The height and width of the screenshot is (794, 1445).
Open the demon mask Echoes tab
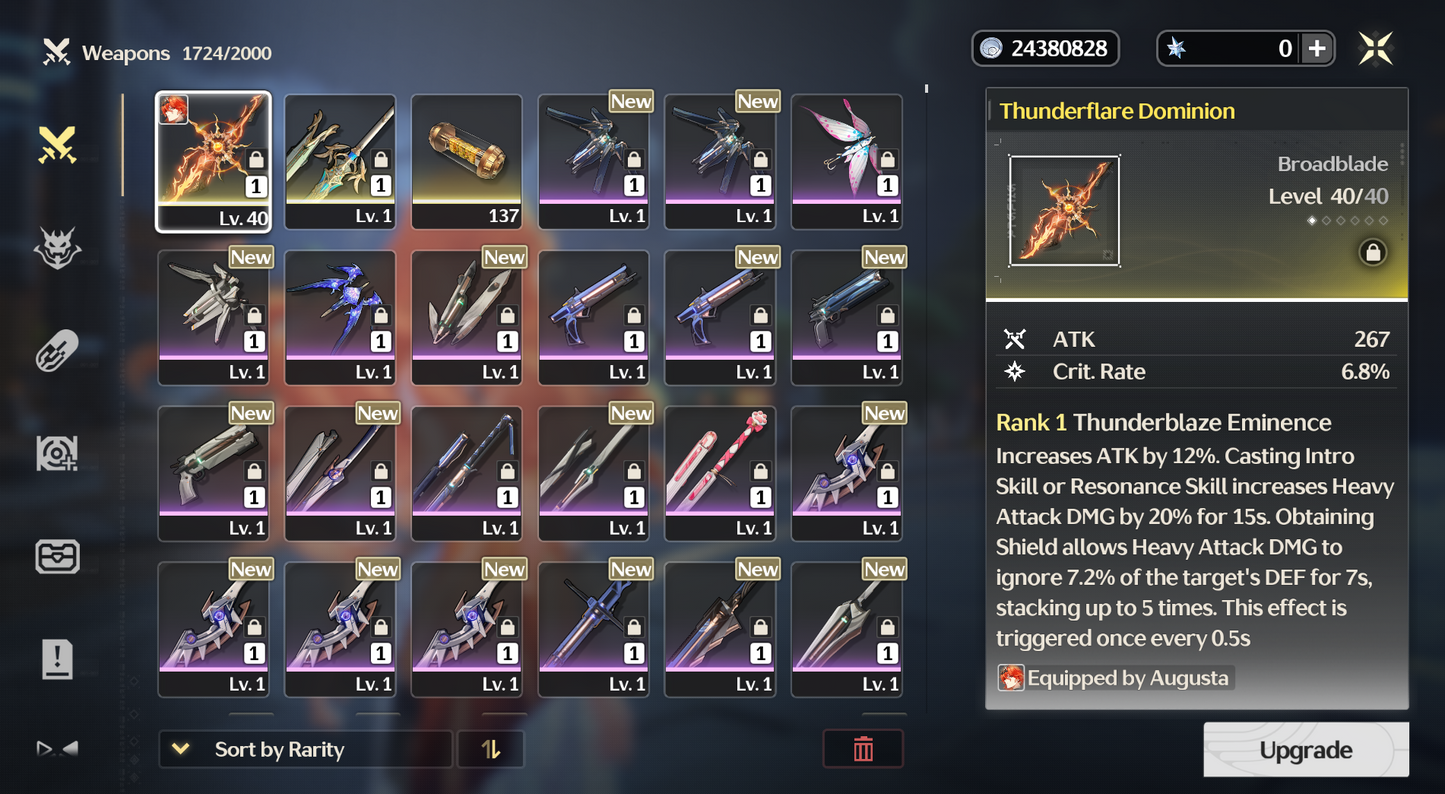pyautogui.click(x=58, y=248)
